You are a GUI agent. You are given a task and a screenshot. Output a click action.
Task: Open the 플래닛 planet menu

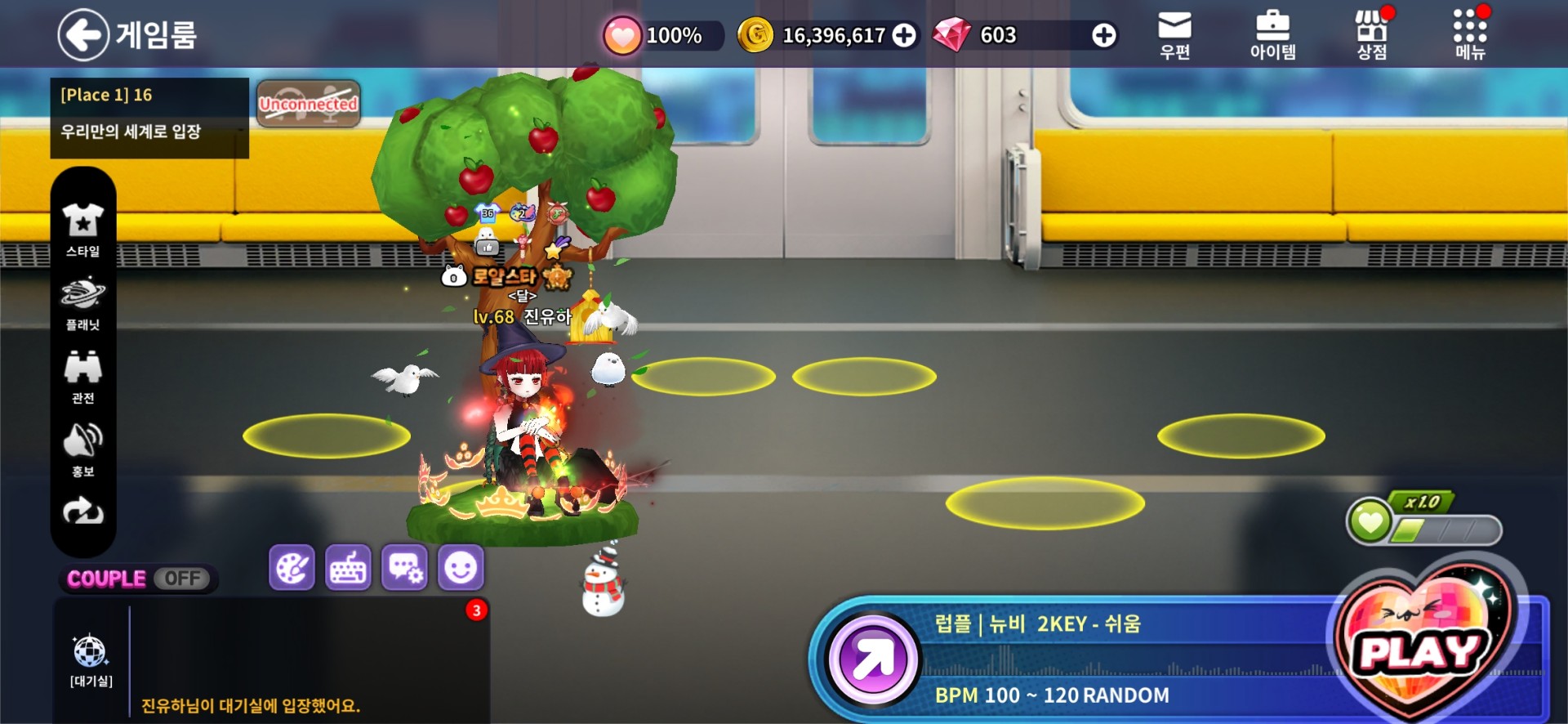pos(83,303)
